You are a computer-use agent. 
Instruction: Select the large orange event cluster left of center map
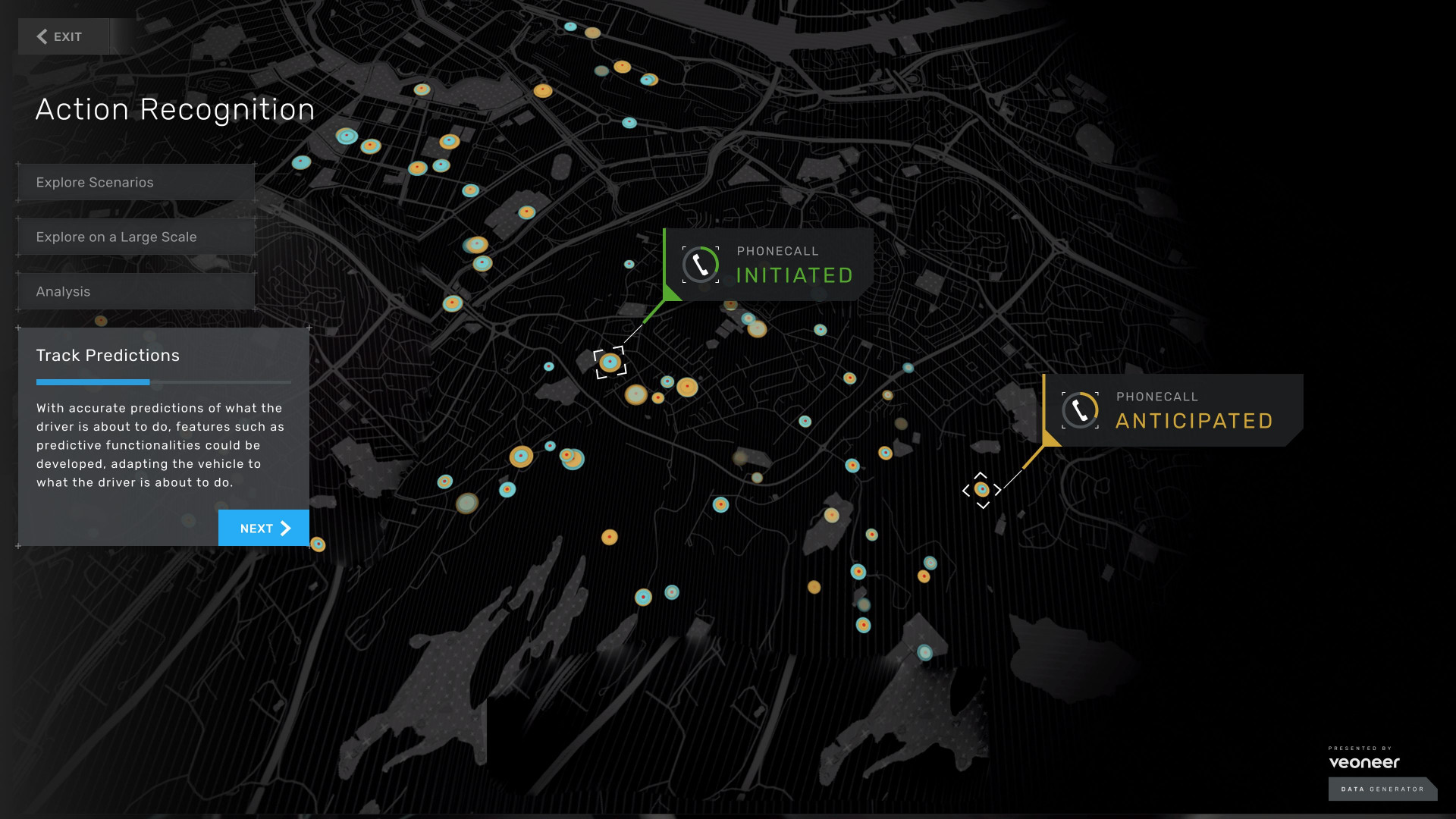520,456
